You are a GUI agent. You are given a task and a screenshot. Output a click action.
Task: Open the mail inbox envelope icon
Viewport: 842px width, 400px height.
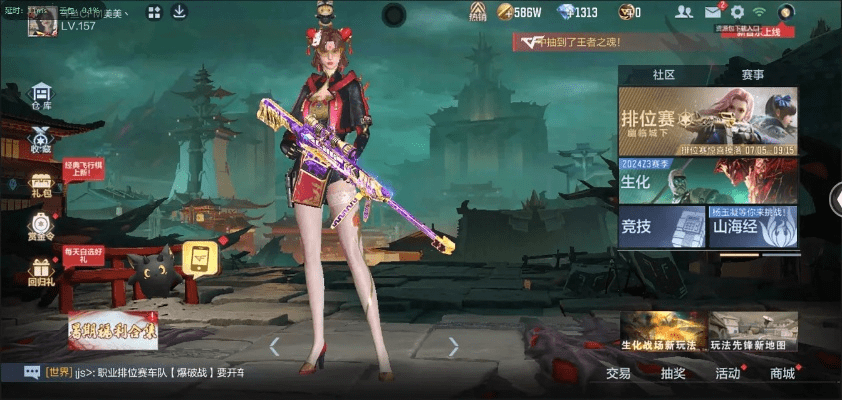[712, 12]
